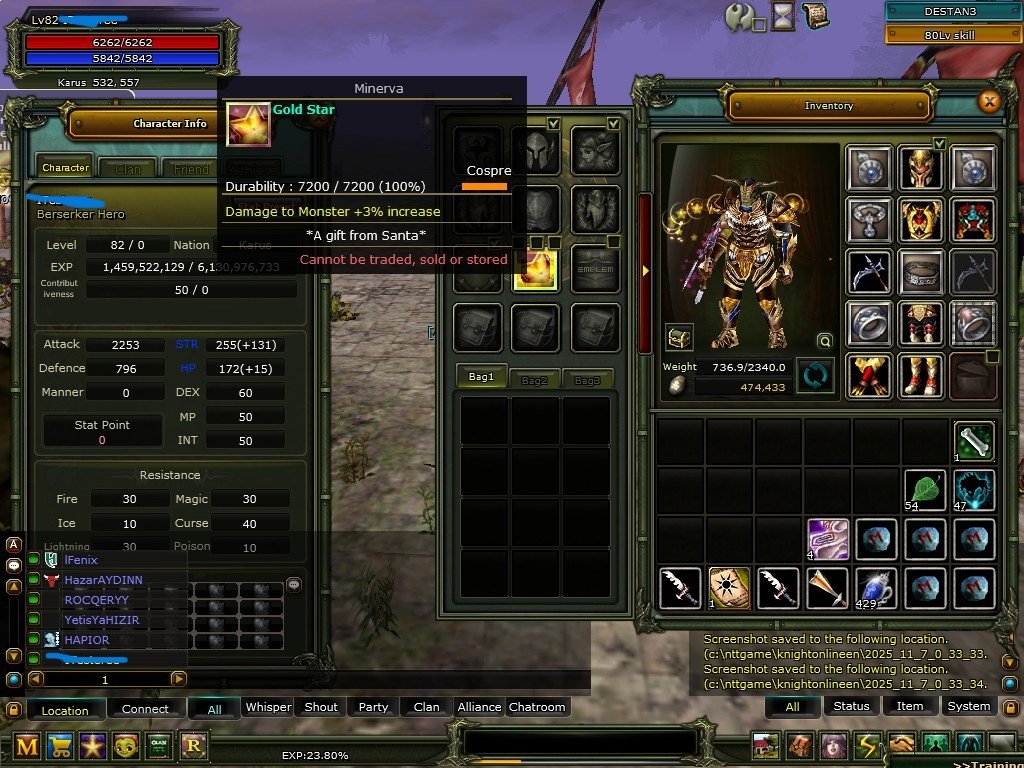Click the equipped helmet slot
The height and width of the screenshot is (768, 1024).
pos(921,168)
